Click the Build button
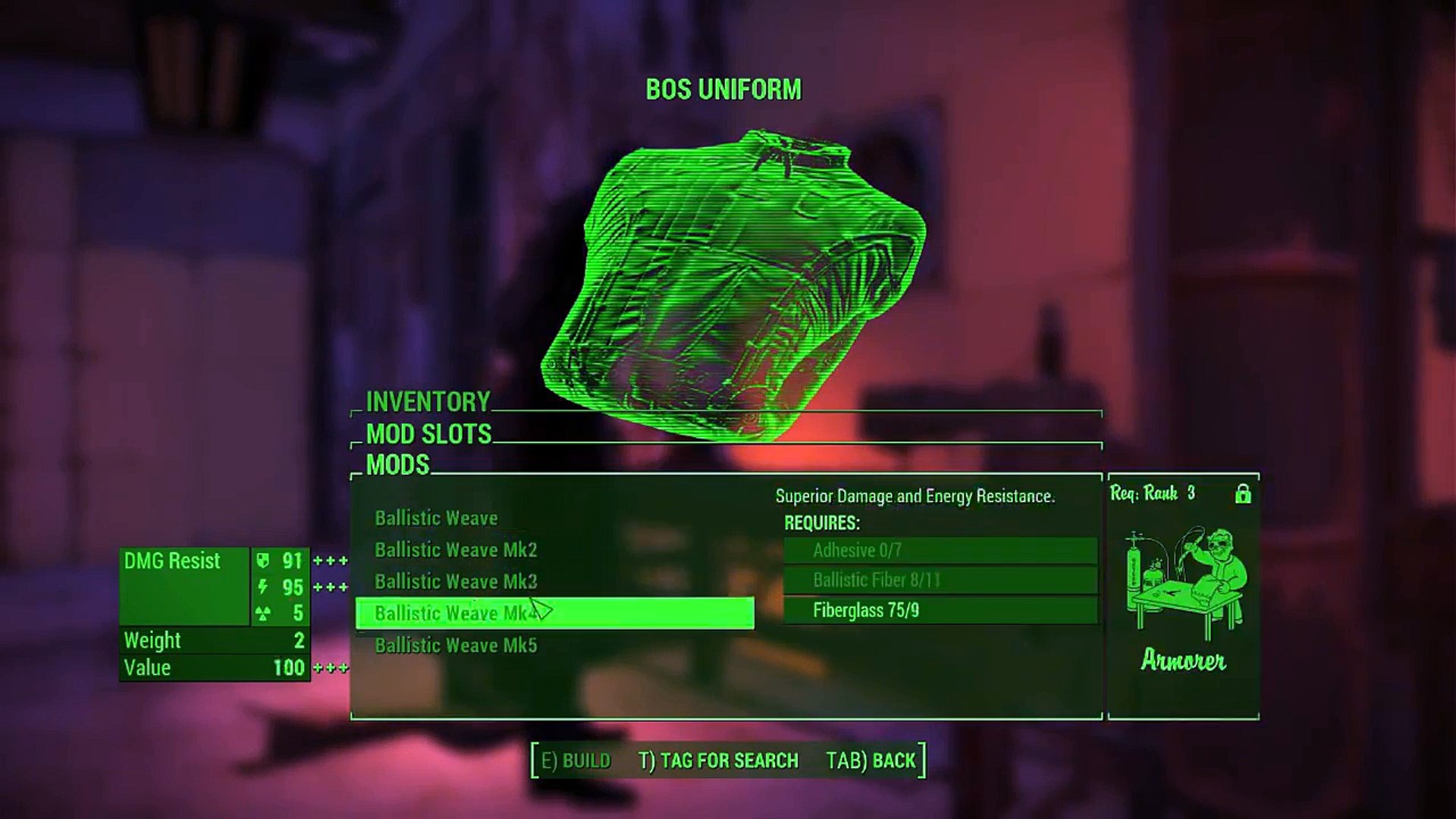This screenshot has height=819, width=1456. [x=576, y=761]
